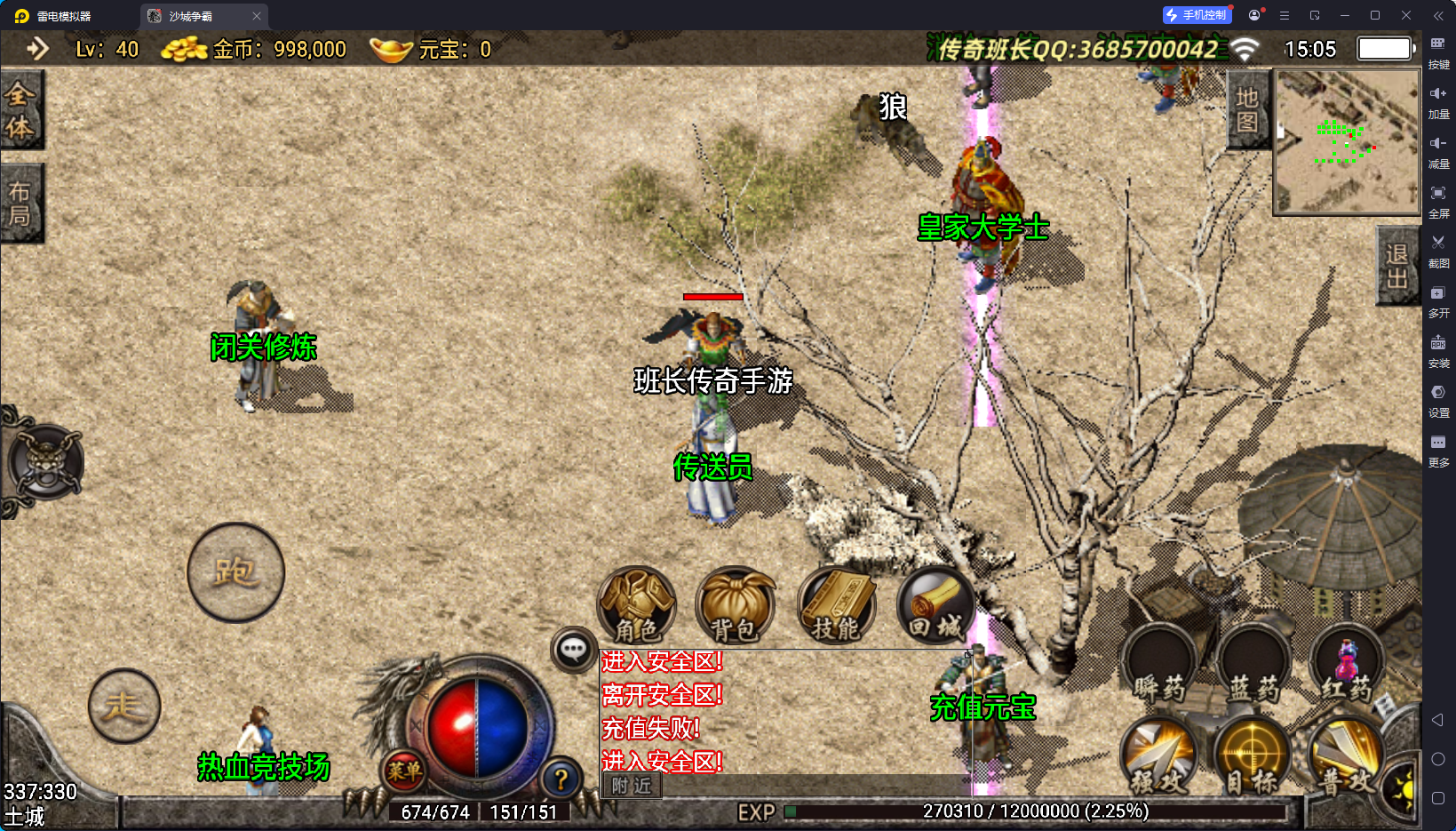The width and height of the screenshot is (1456, 831).
Task: Use the 回城 town return scroll
Action: (x=935, y=606)
